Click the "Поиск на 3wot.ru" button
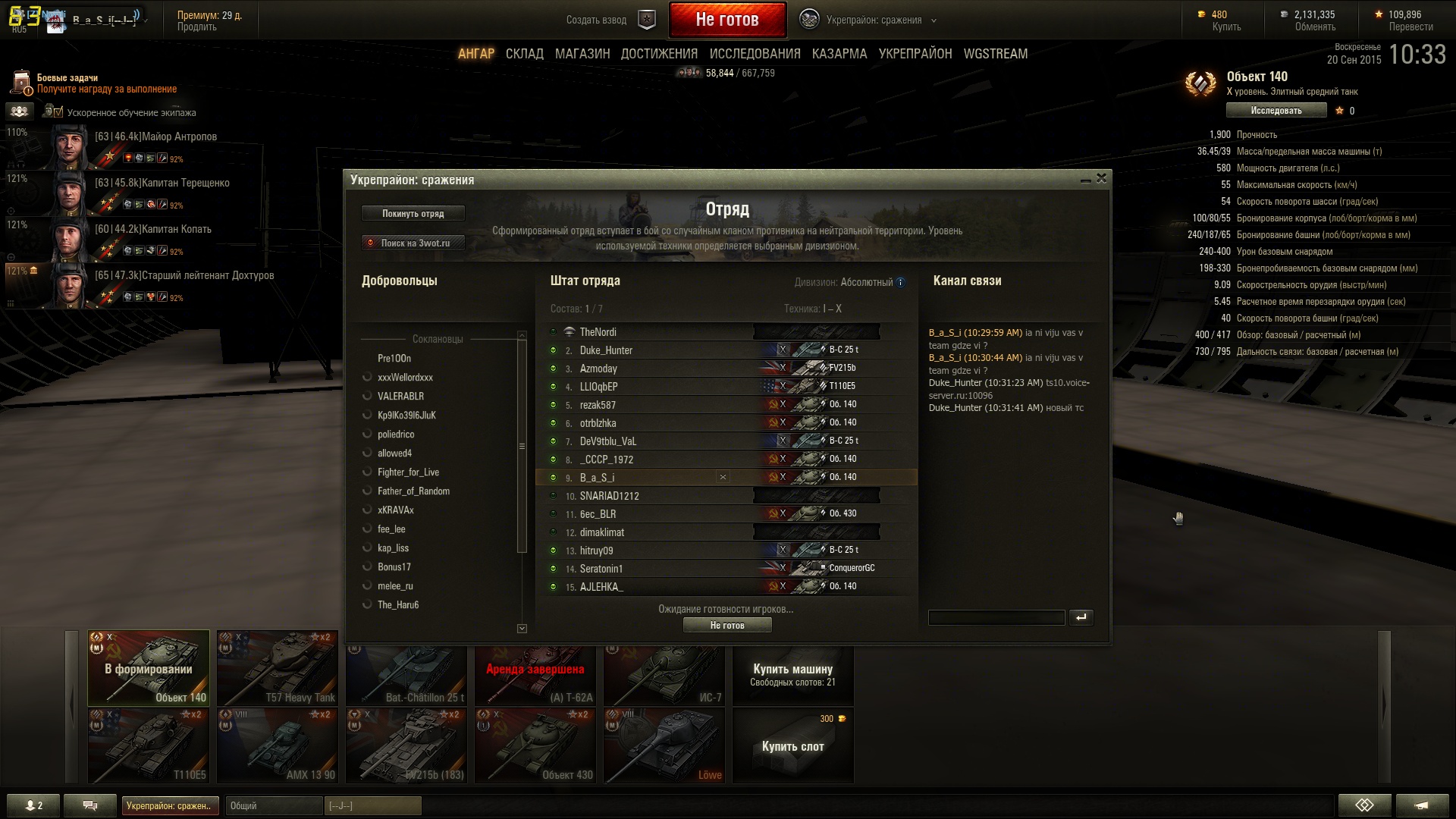This screenshot has width=1456, height=819. 413,243
